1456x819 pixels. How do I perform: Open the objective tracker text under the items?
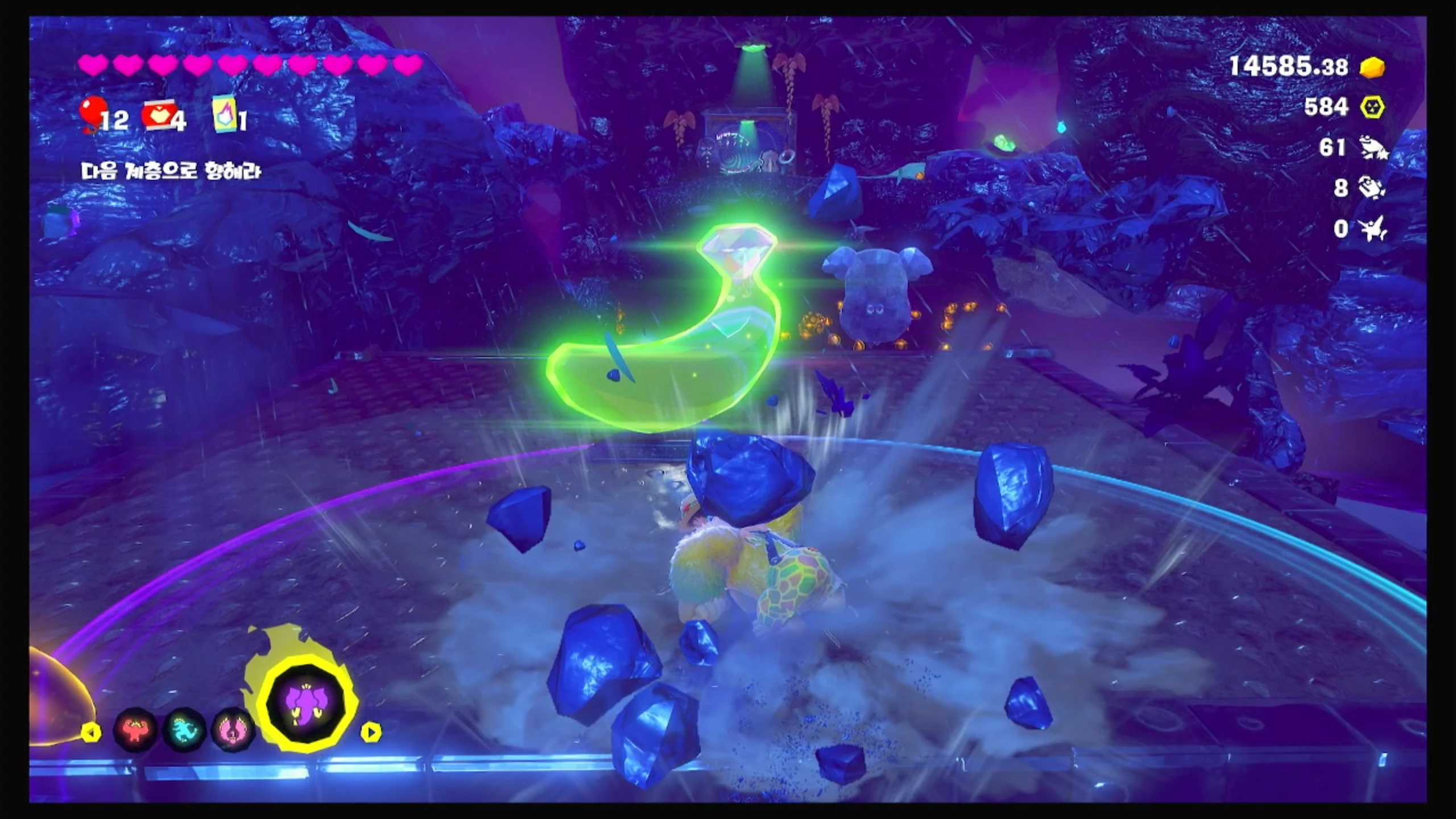tap(171, 171)
